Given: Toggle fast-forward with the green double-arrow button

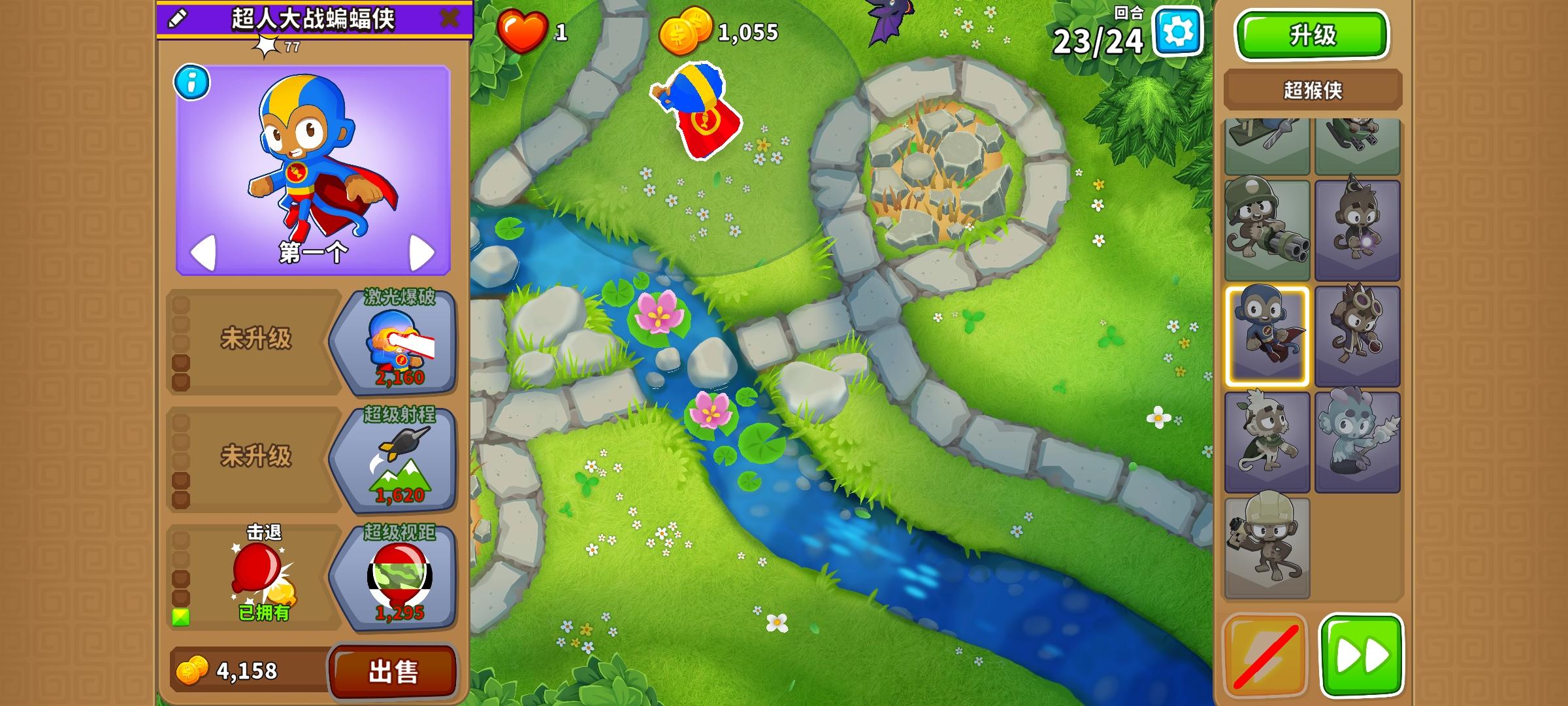Looking at the screenshot, I should click(1361, 656).
